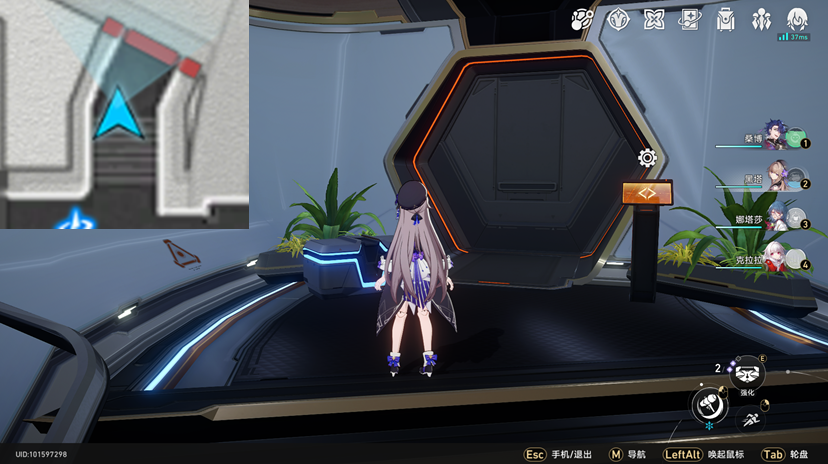Viewport: 828px width, 464px height.
Task: Open the character portrait menu icon
Action: pos(797,19)
